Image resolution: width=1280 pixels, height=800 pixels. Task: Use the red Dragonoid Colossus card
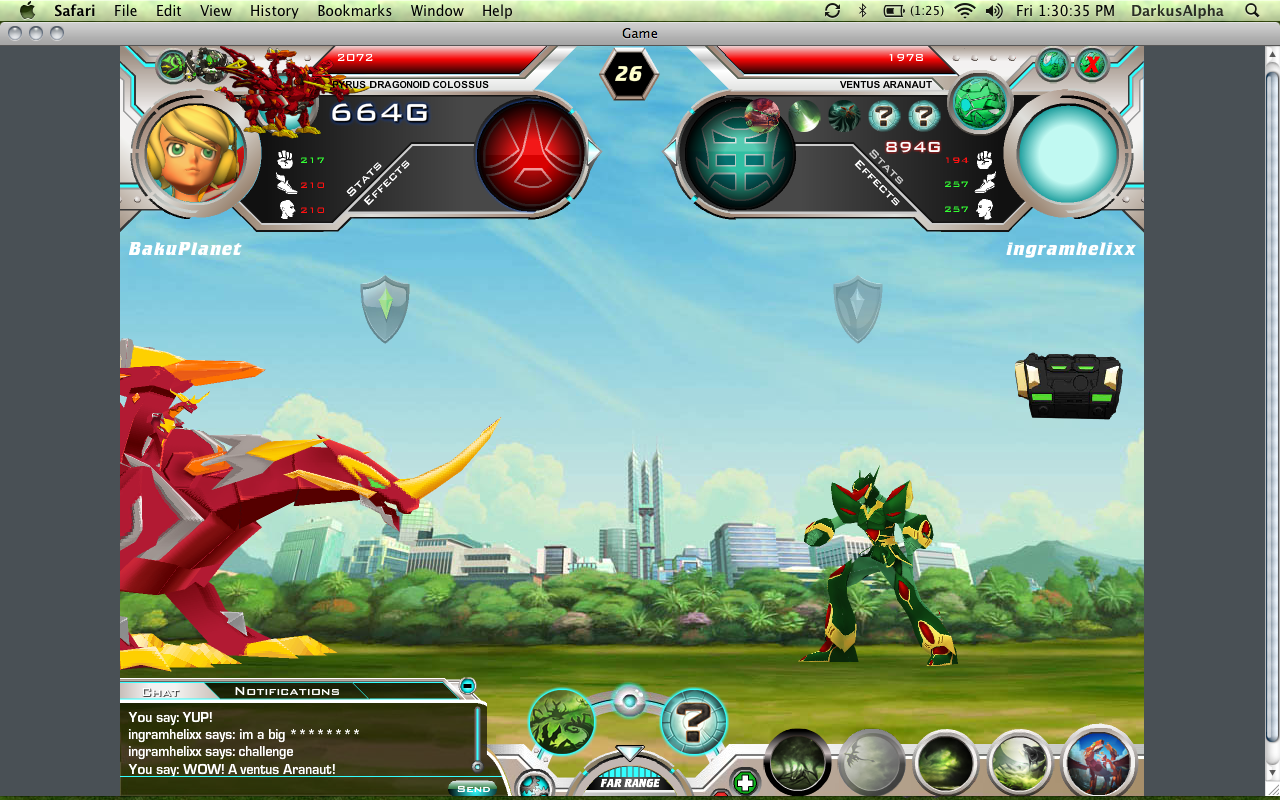pos(1099,763)
